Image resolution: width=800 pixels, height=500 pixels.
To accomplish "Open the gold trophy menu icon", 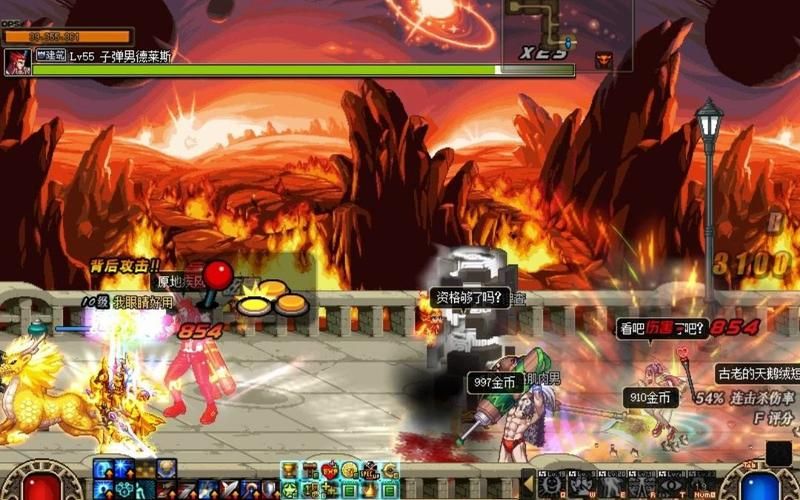I will coord(289,470).
